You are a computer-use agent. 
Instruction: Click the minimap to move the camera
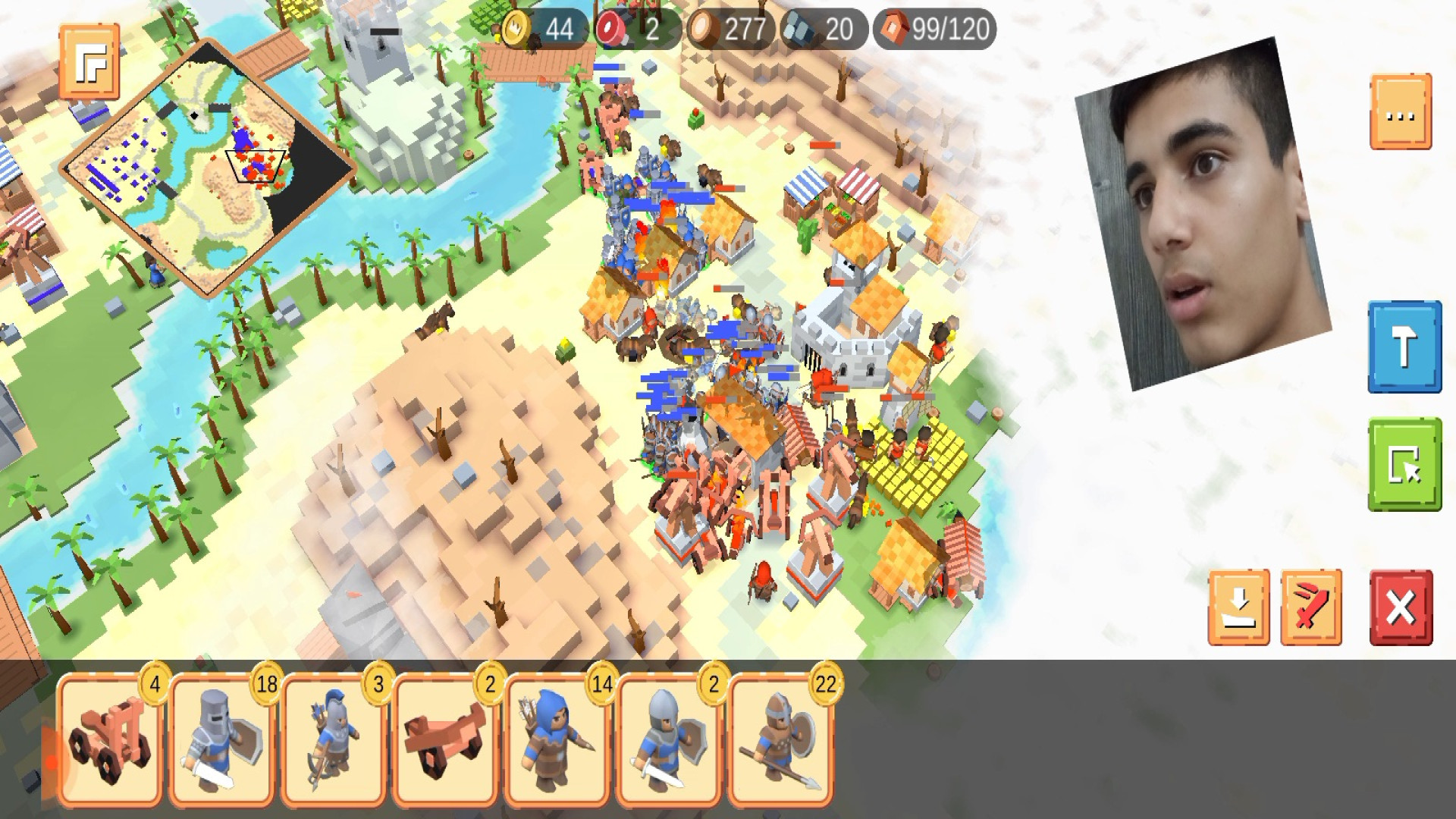pos(209,165)
